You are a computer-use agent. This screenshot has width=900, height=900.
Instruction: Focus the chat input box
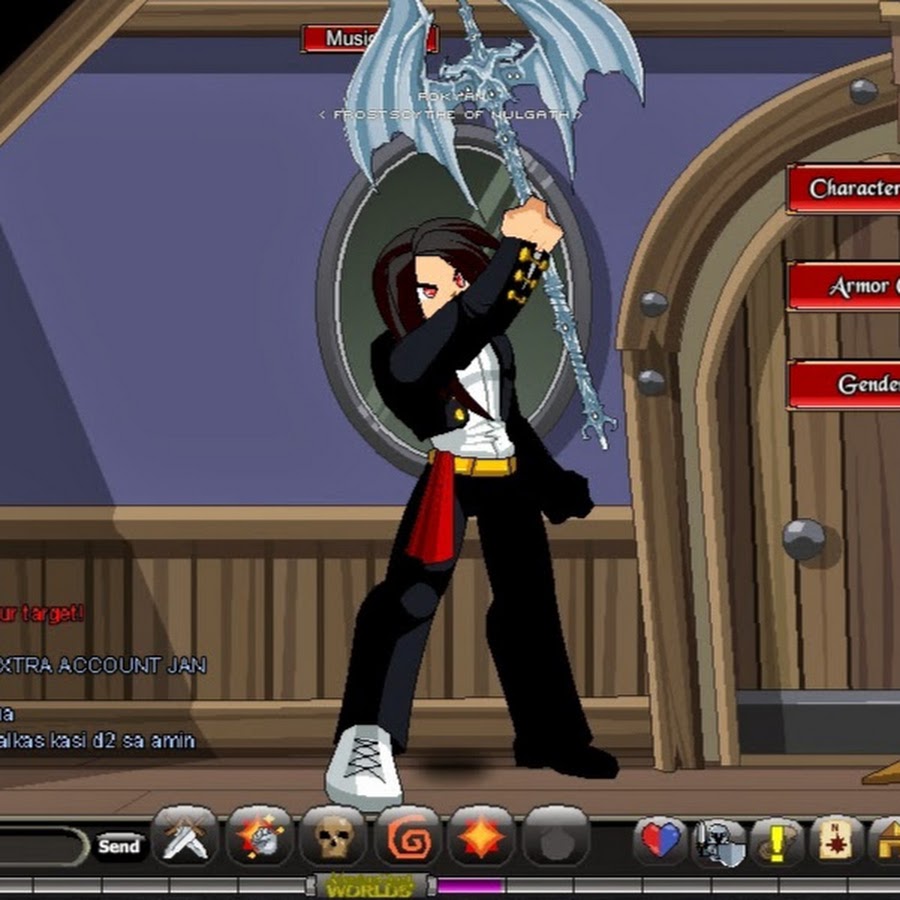point(42,846)
